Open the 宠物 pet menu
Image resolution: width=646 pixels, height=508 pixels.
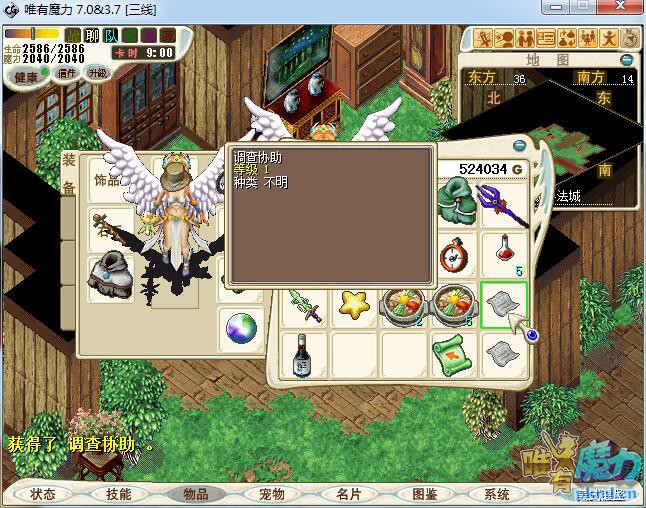click(x=271, y=494)
